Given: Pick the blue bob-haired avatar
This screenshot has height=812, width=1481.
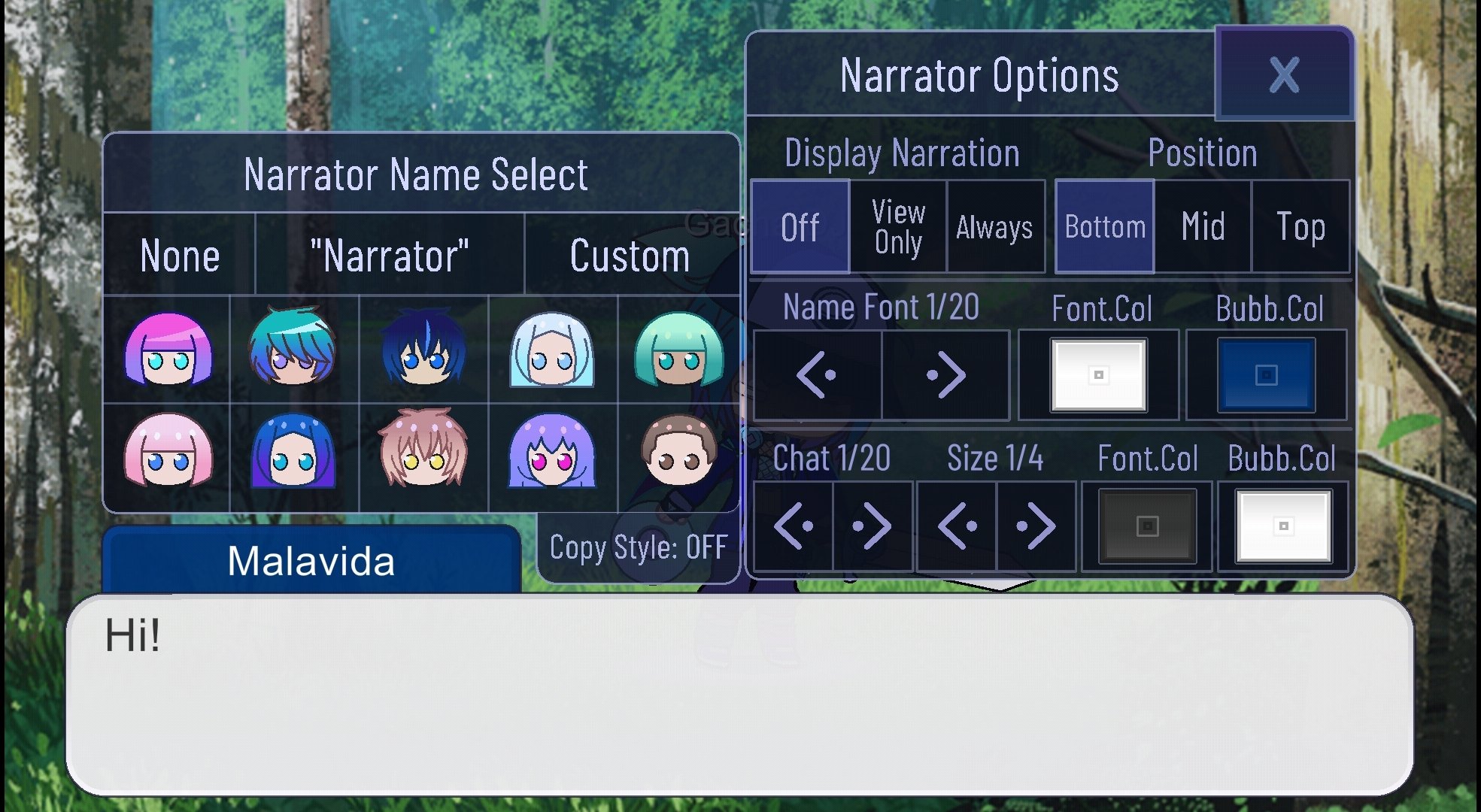Looking at the screenshot, I should click(297, 457).
